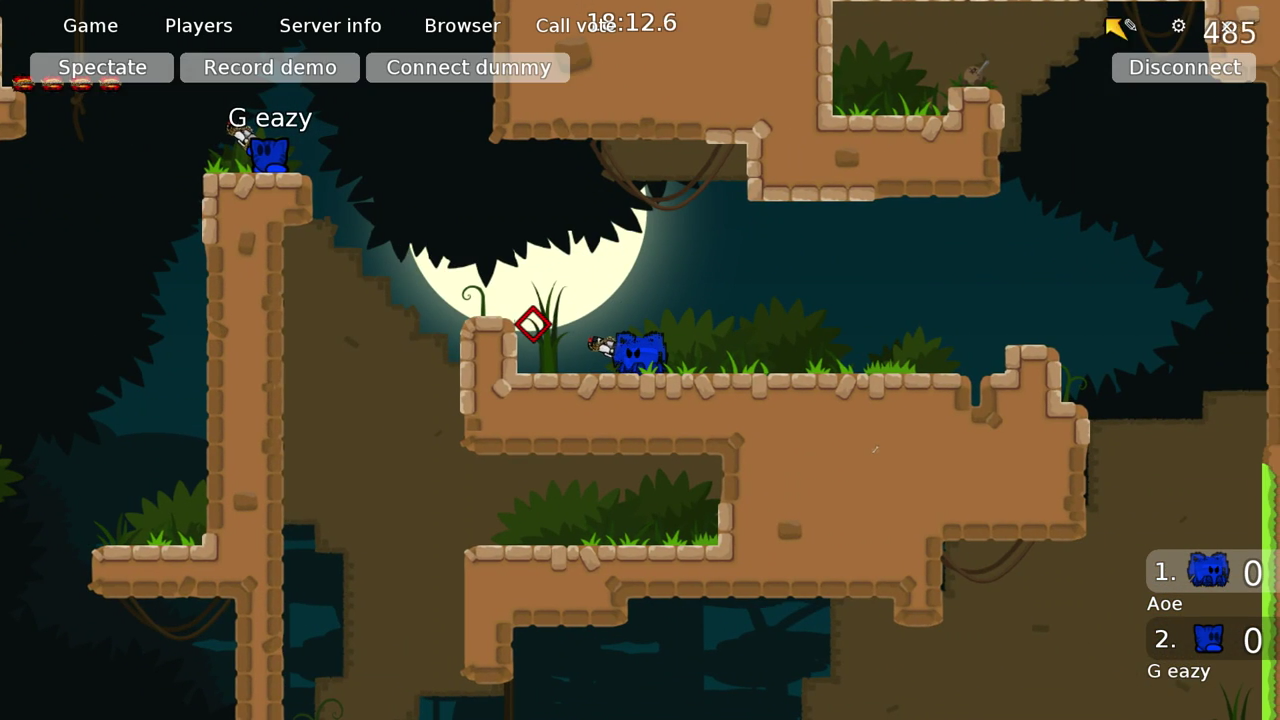Disconnect from the server
The height and width of the screenshot is (720, 1280).
(x=1184, y=67)
